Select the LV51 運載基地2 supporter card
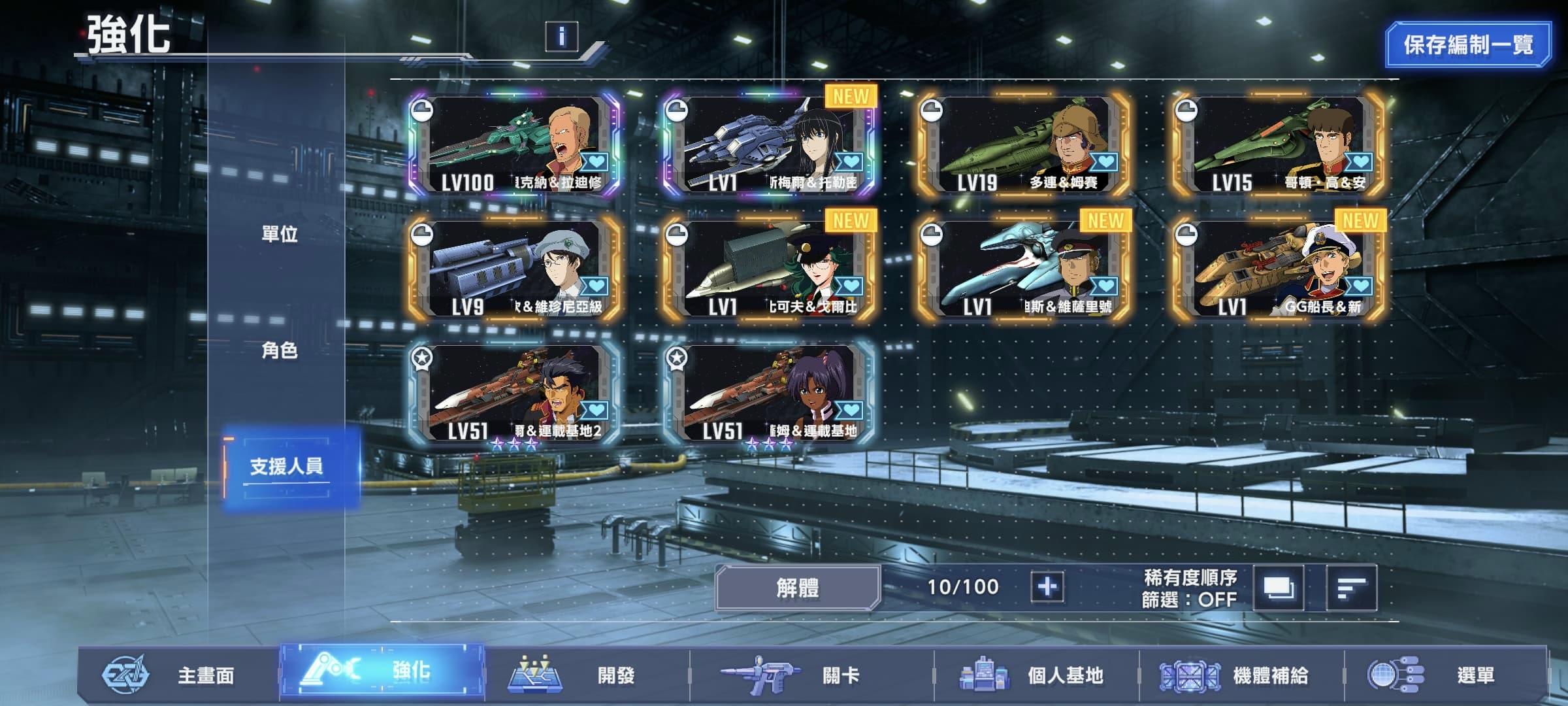 [515, 393]
